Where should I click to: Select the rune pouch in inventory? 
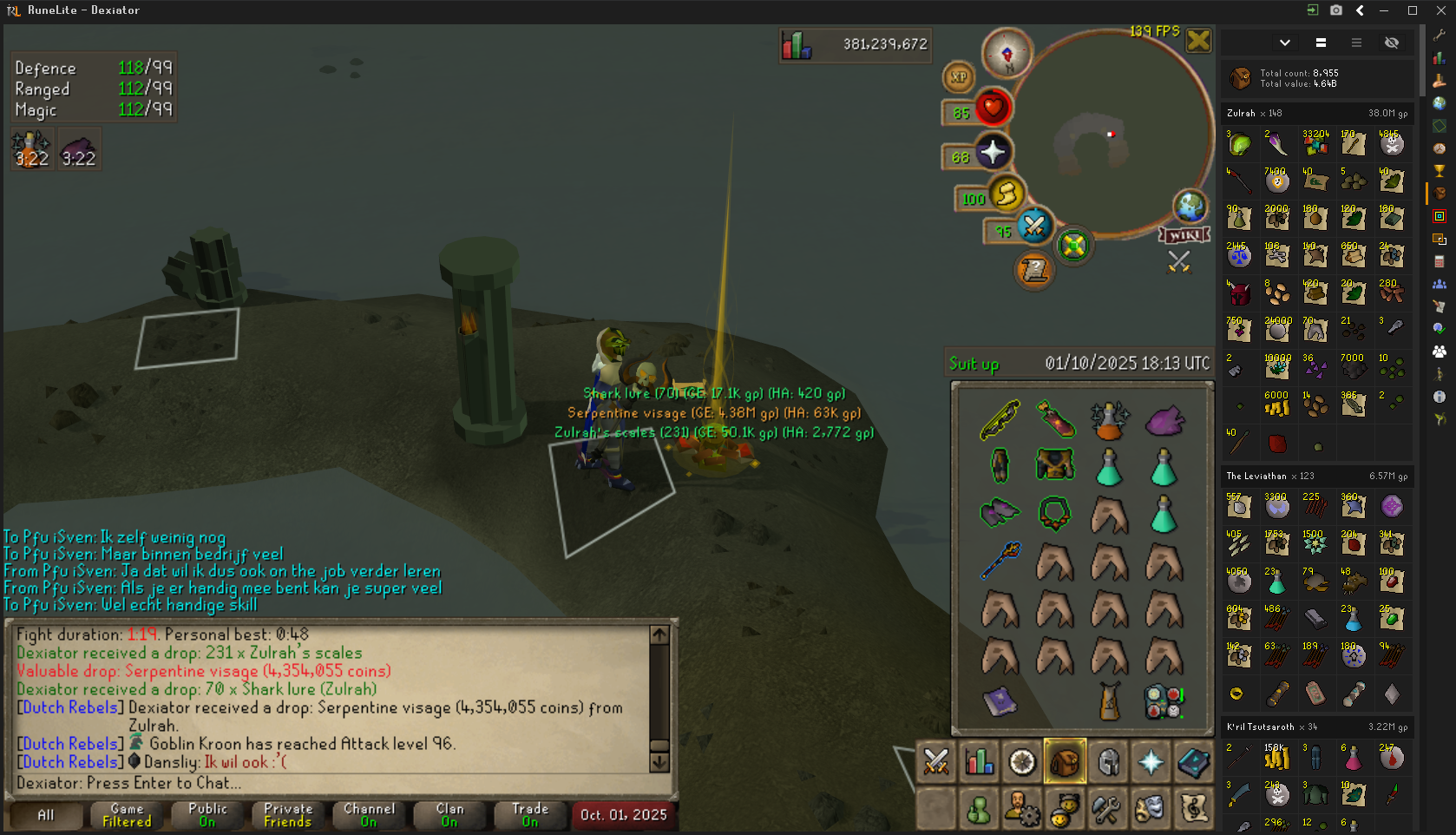click(x=1164, y=701)
